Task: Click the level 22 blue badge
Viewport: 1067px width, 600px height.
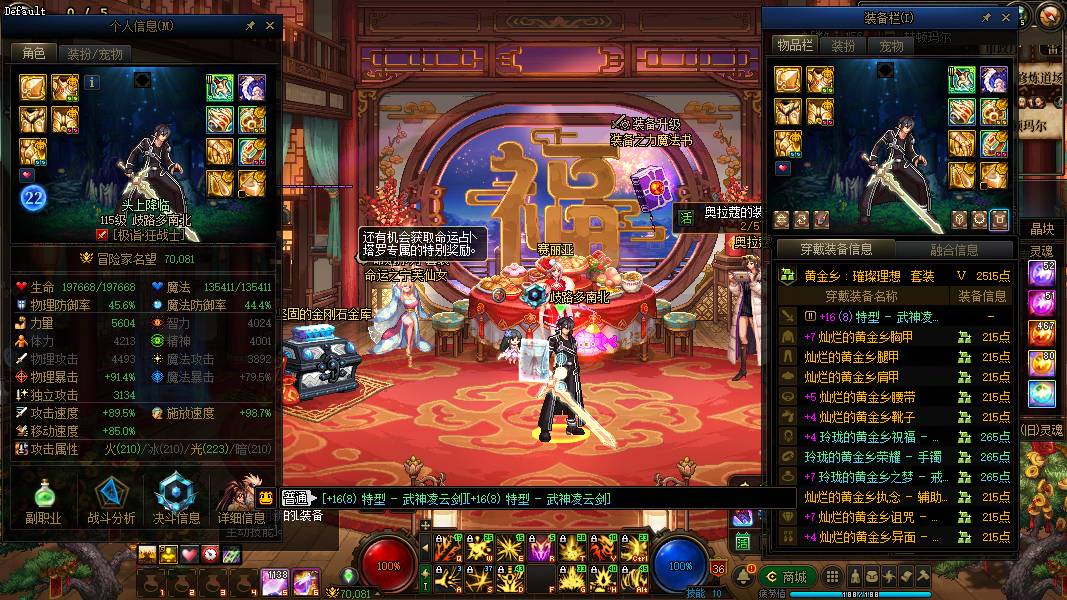Action: point(34,198)
